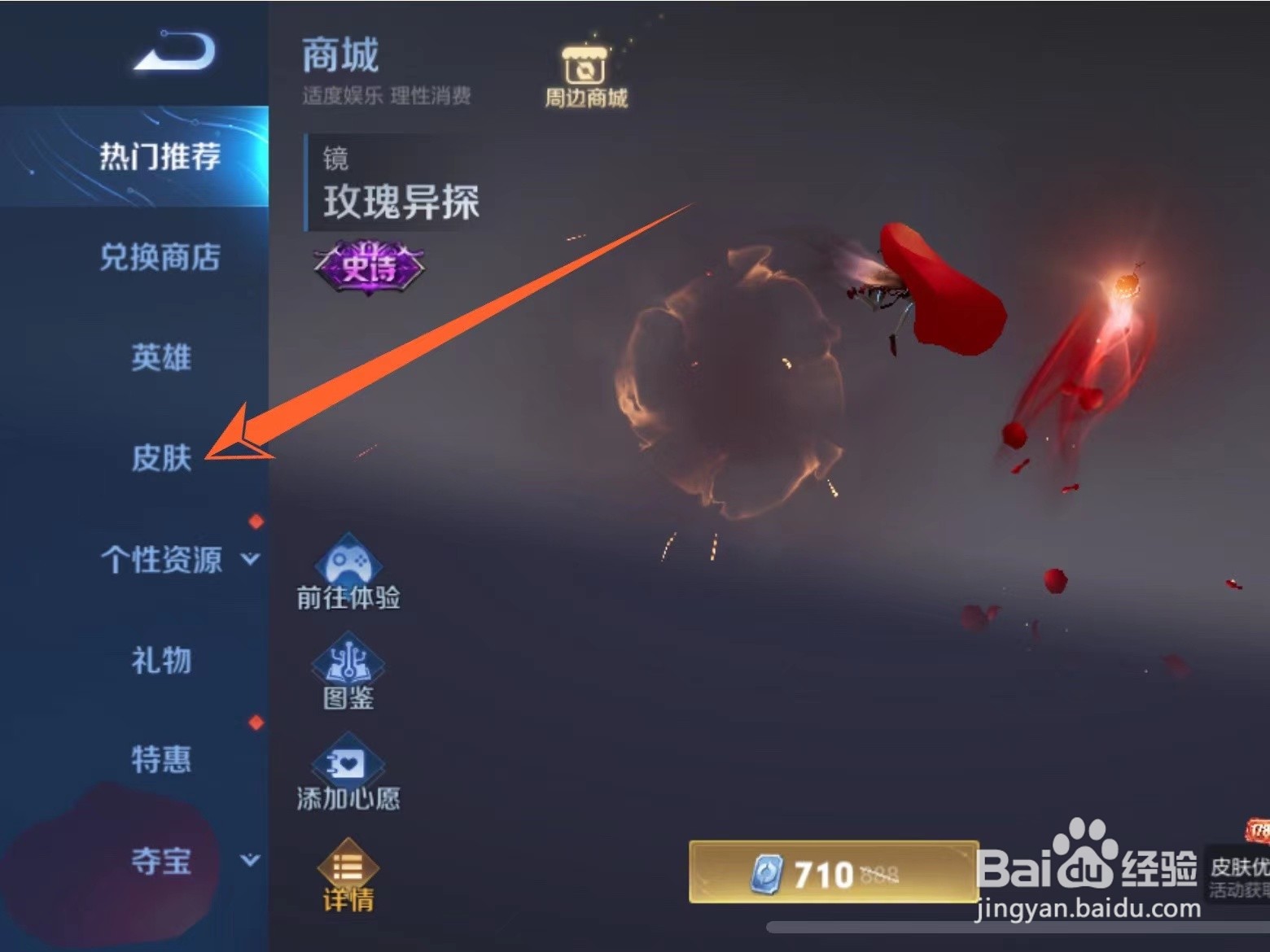Screen dimensions: 1270x952
Task: Toggle the red dot notification on 特惠
Action: tap(253, 721)
